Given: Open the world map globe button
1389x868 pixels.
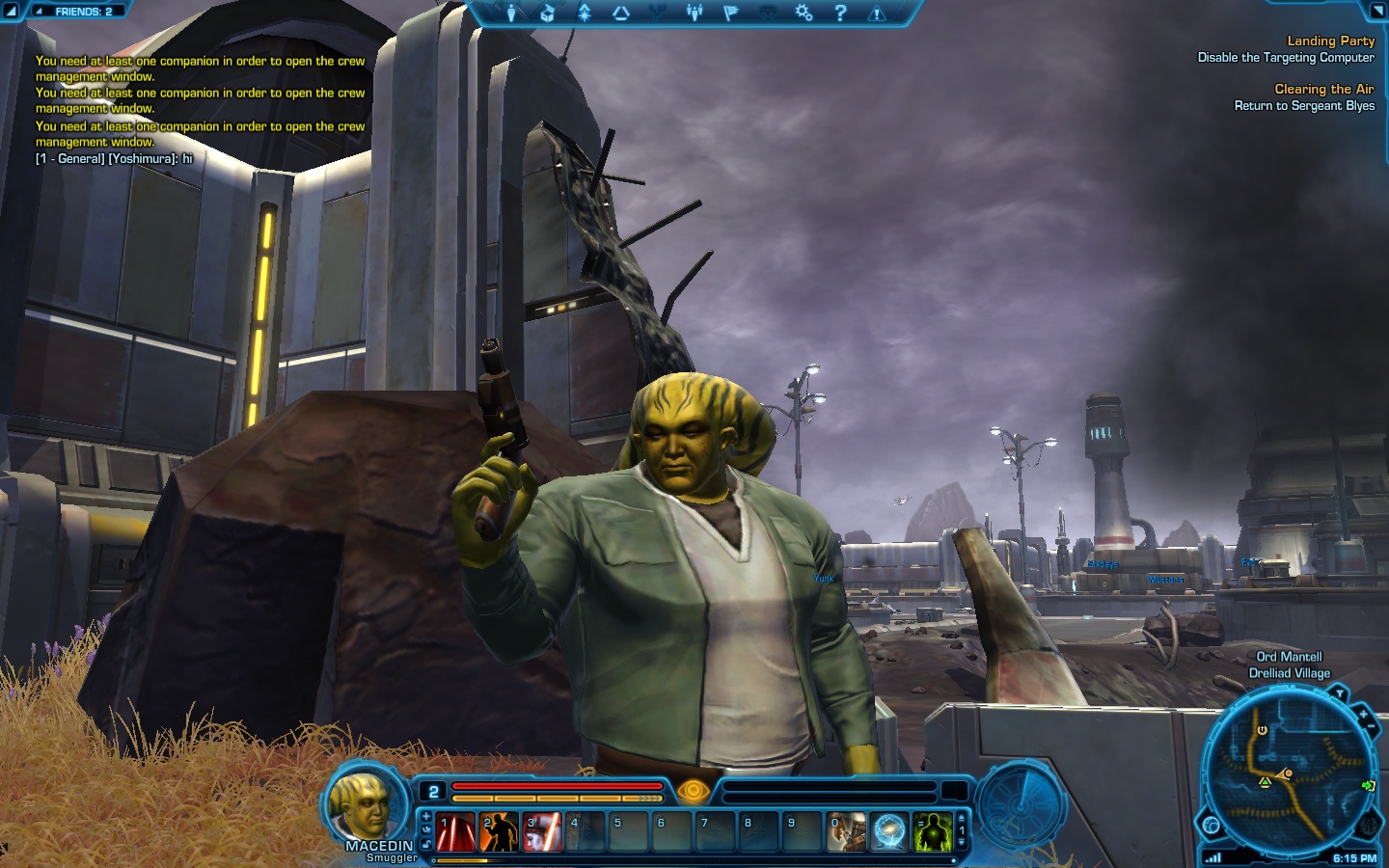Looking at the screenshot, I should (x=1212, y=826).
